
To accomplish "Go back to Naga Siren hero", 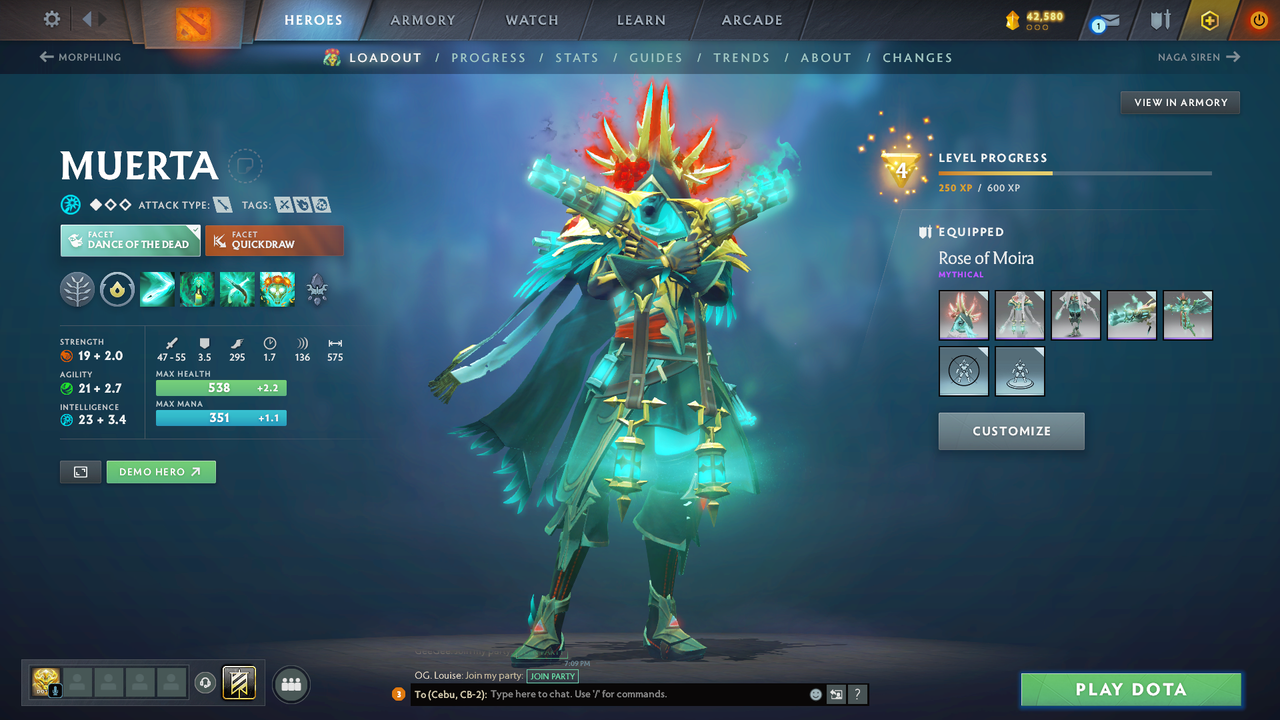I will (1199, 57).
